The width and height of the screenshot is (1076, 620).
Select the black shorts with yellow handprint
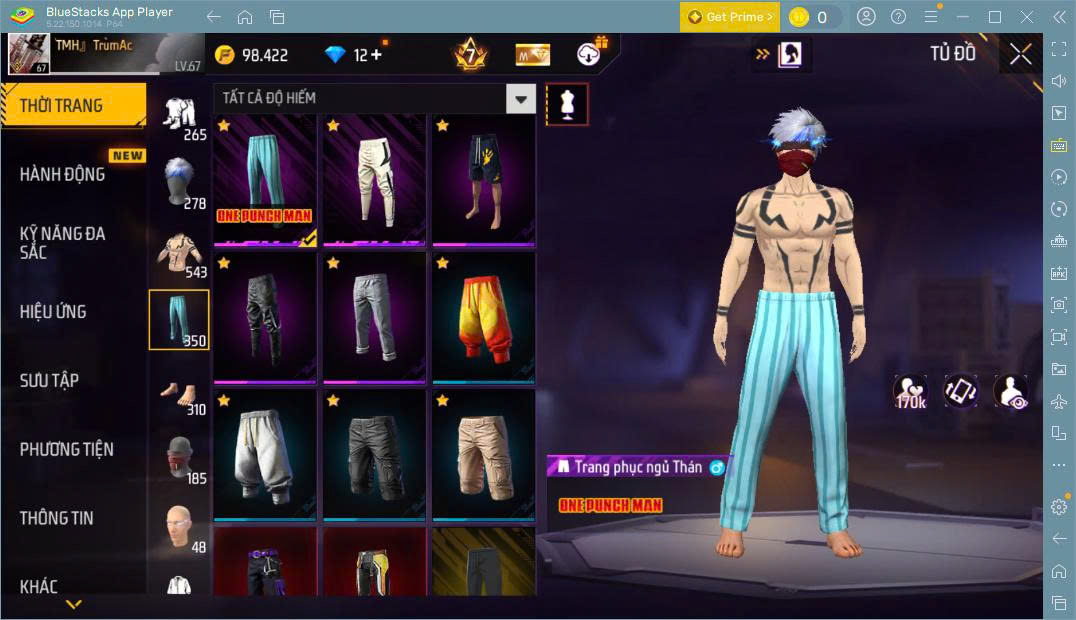pos(483,179)
